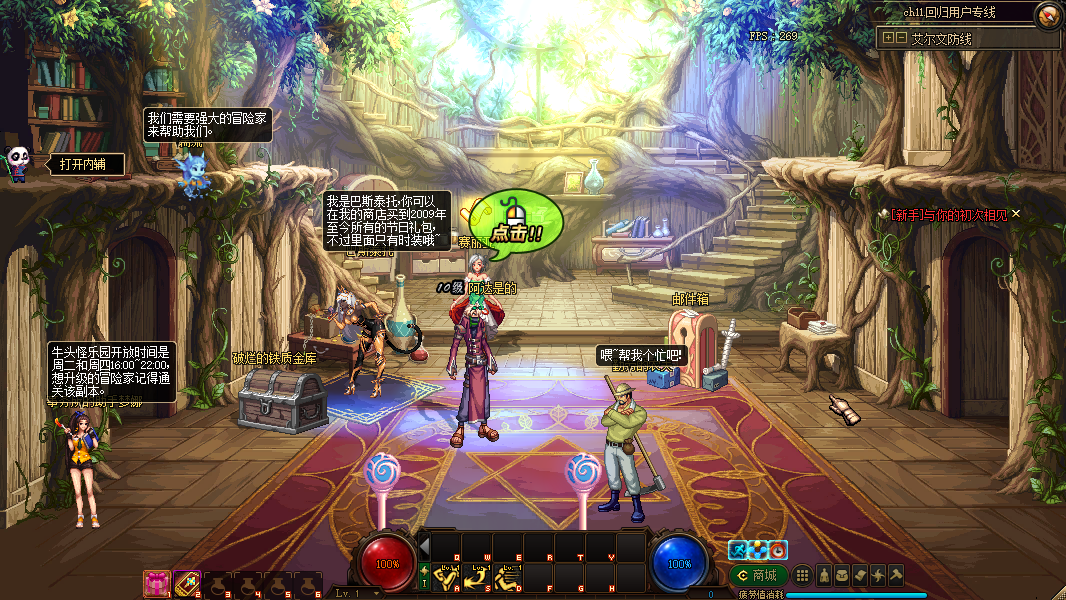Close the 新手 quest tracker entry

tap(1016, 213)
